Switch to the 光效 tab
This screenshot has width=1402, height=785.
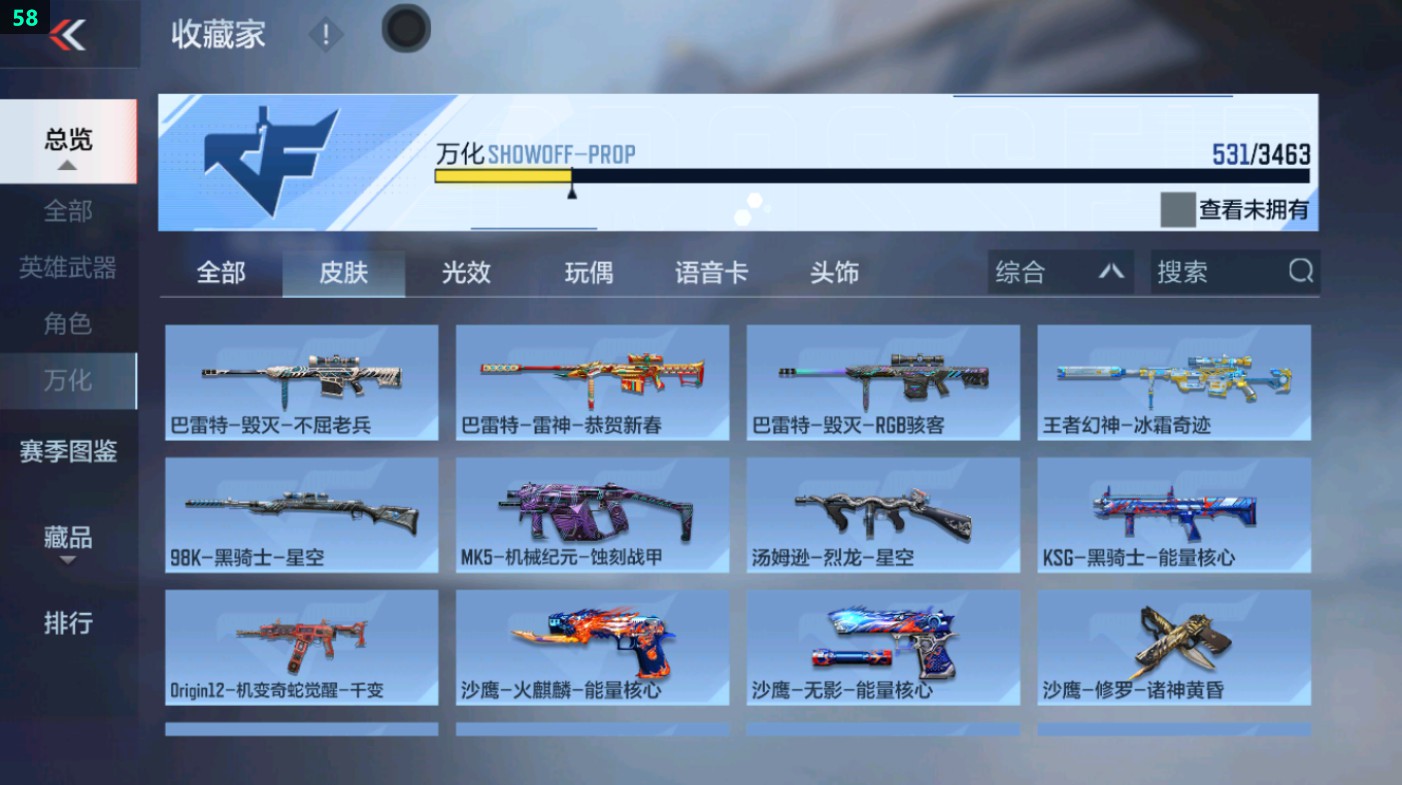tap(464, 271)
